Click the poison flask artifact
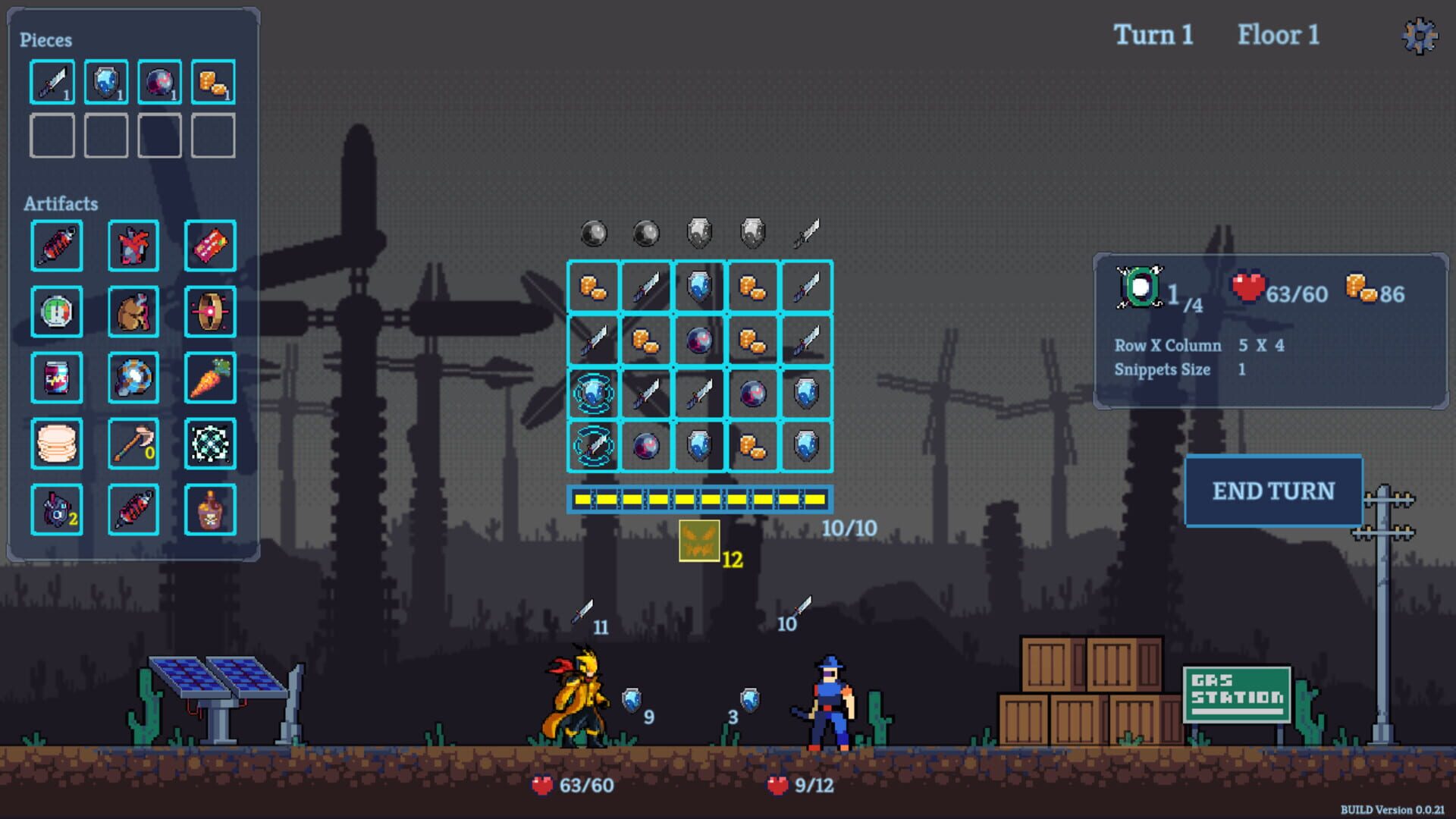This screenshot has height=819, width=1456. click(x=210, y=508)
